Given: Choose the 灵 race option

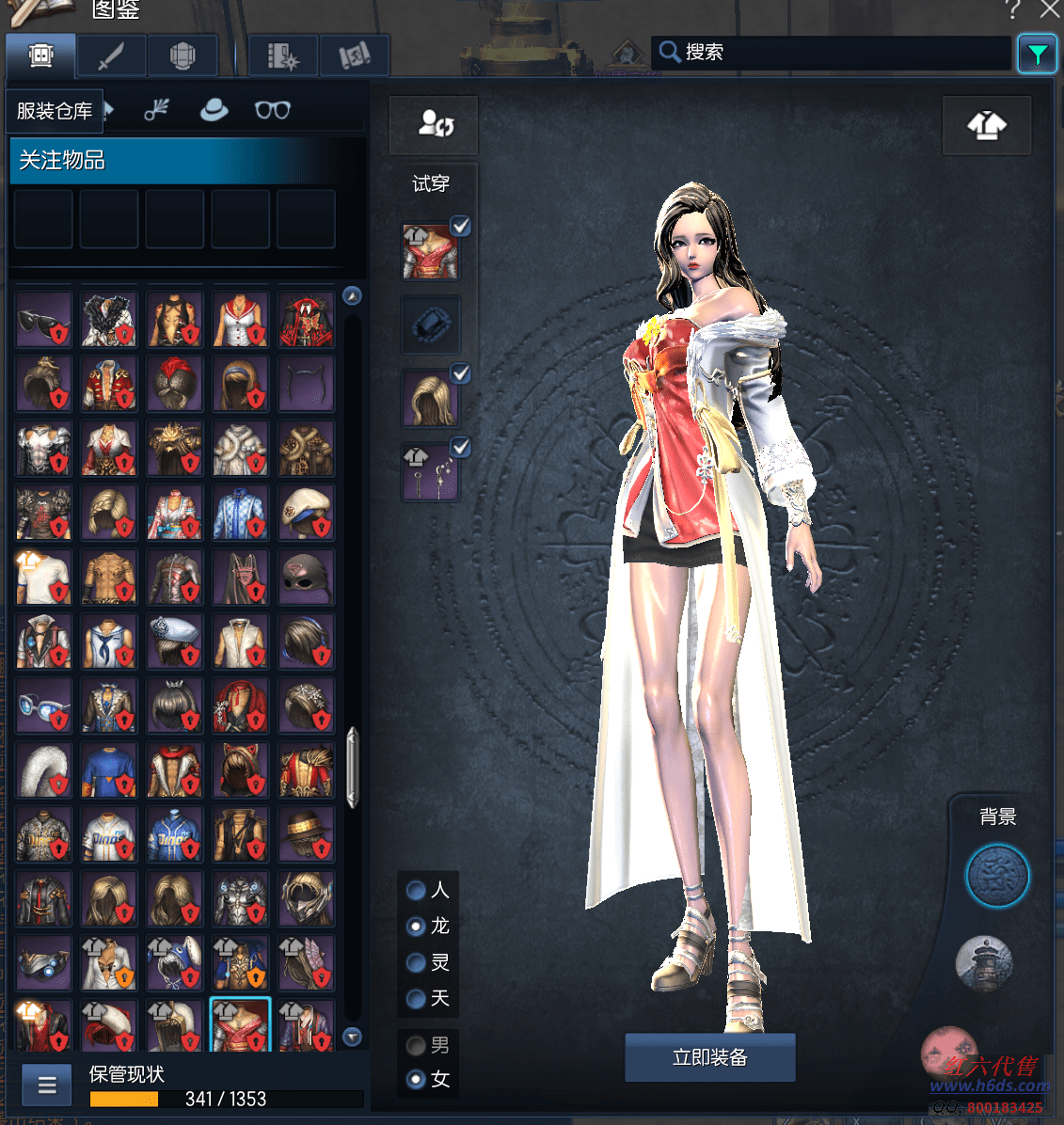Looking at the screenshot, I should pyautogui.click(x=416, y=962).
